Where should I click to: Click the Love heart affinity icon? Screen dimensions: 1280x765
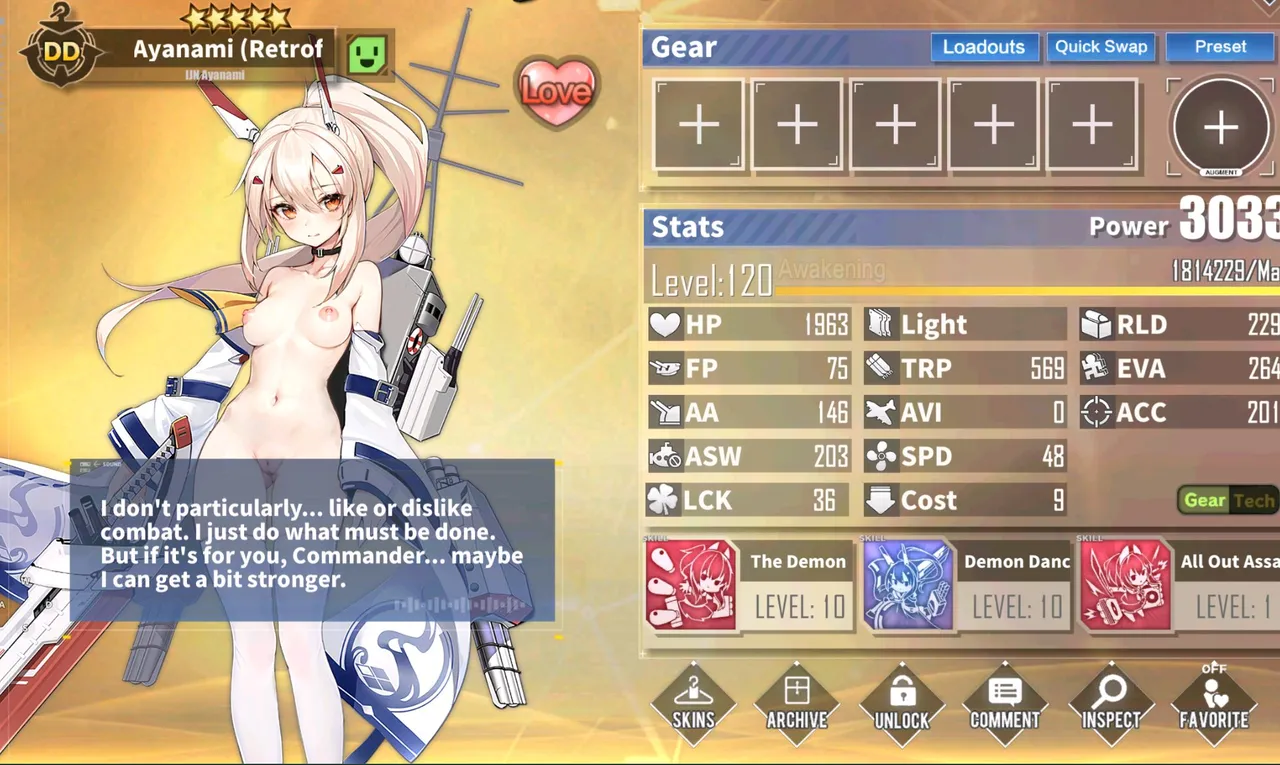pos(557,92)
